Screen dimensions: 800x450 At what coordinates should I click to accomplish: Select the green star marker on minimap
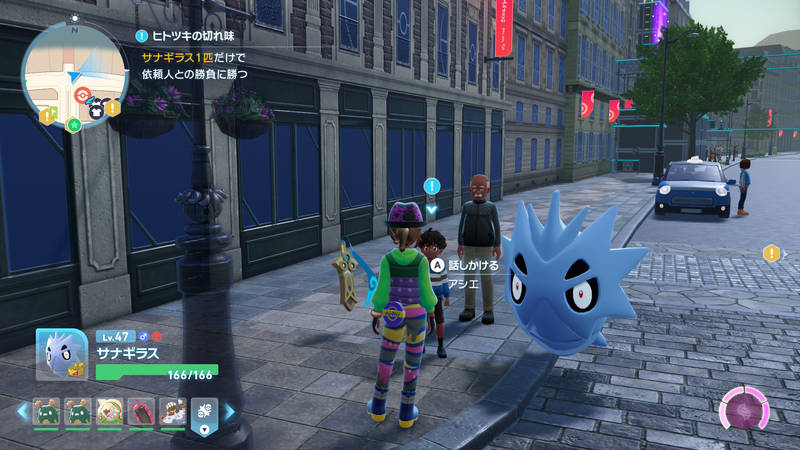pyautogui.click(x=73, y=123)
